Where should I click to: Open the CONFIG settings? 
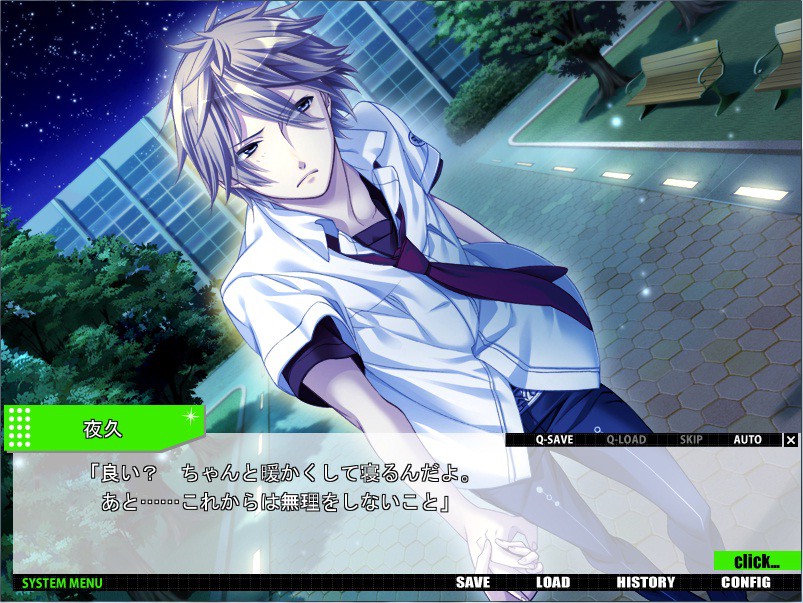tap(745, 583)
